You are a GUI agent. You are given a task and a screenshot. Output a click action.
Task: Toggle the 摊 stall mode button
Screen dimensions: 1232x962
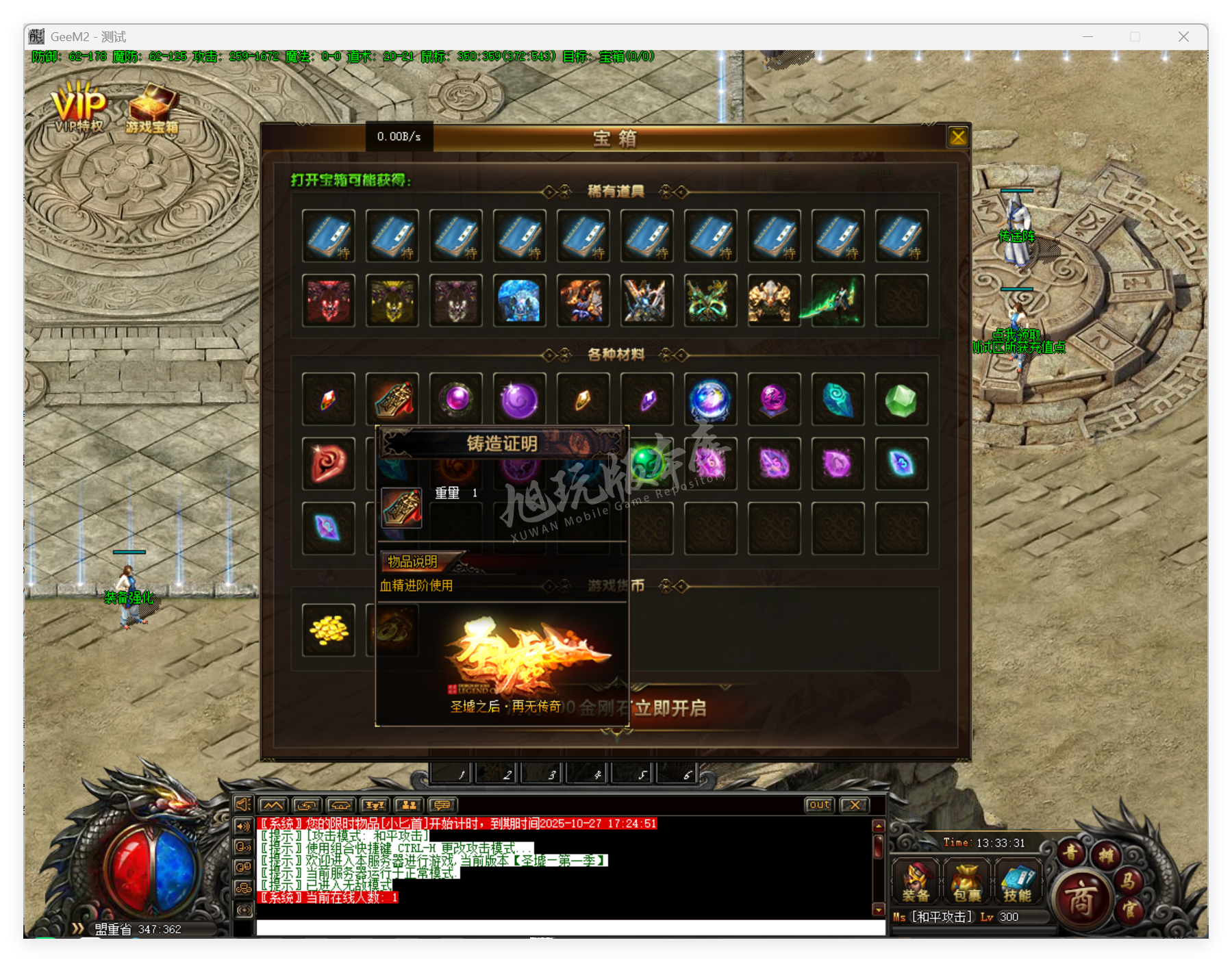click(1107, 853)
